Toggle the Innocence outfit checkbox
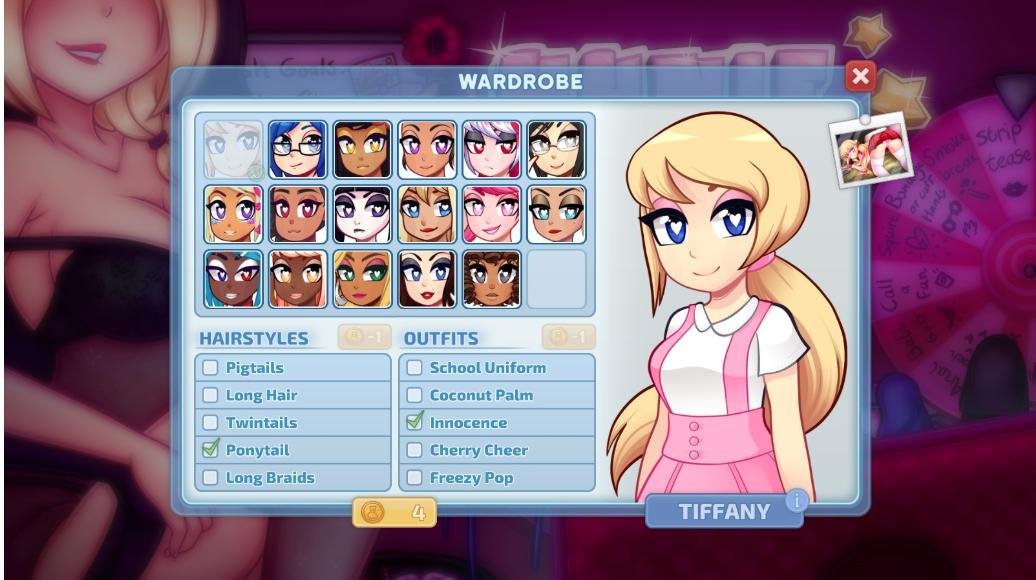 [x=415, y=423]
